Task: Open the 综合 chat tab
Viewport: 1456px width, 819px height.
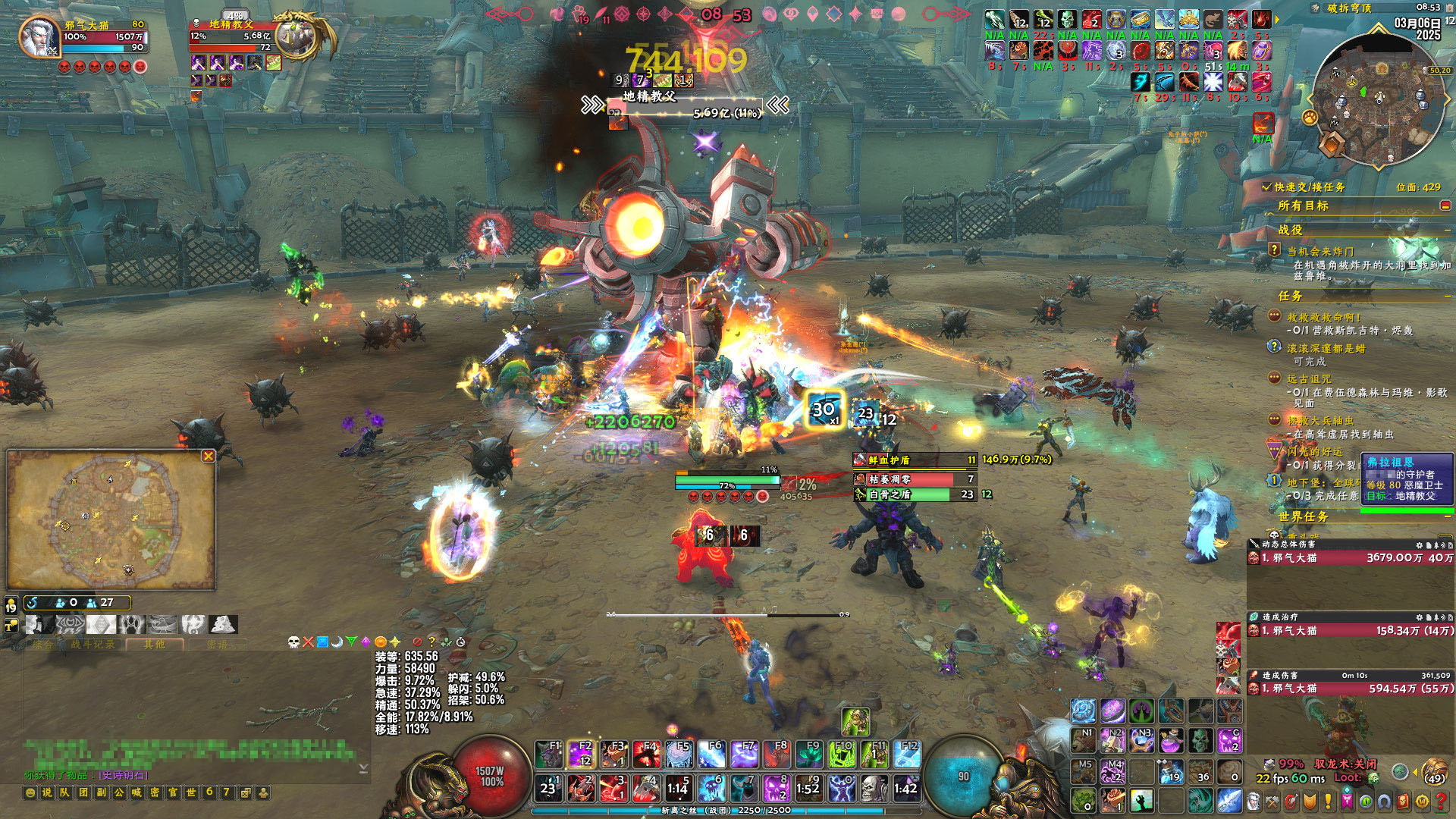Action: coord(43,645)
